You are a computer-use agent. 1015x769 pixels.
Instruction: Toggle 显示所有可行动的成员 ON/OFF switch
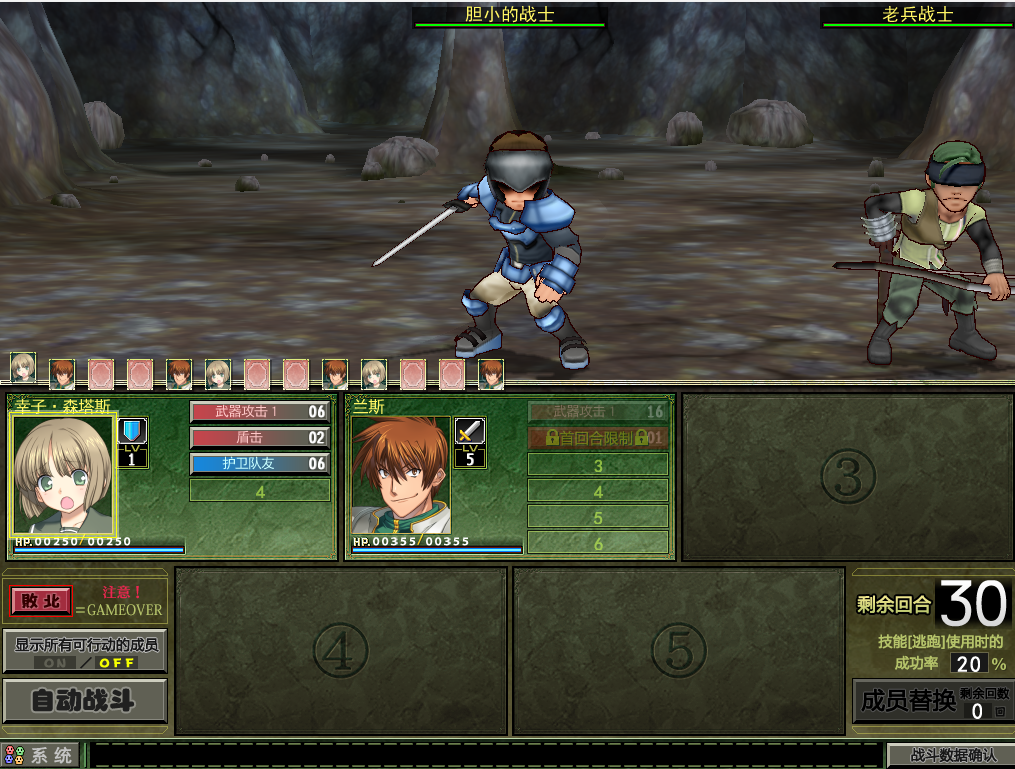[x=85, y=662]
